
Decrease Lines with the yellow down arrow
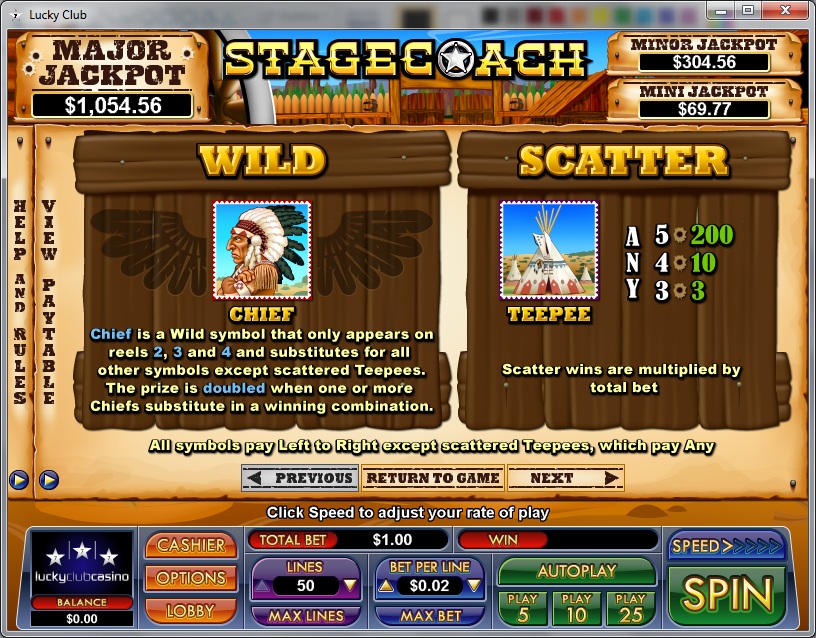[350, 586]
